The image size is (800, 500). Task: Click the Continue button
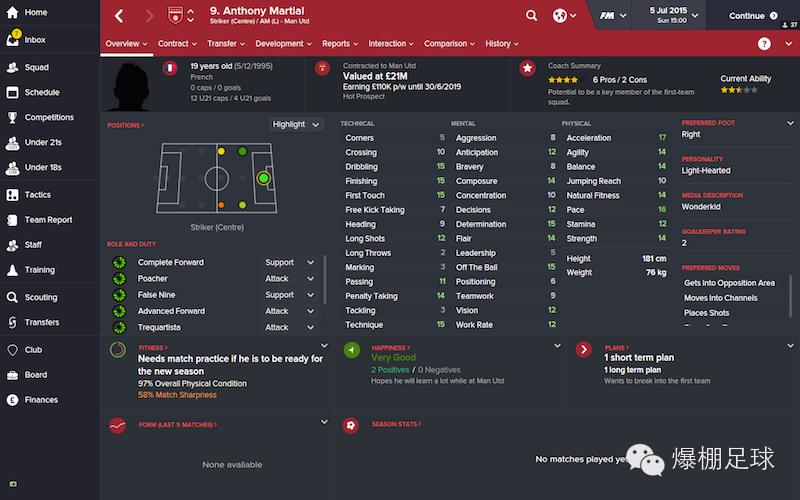coord(753,16)
